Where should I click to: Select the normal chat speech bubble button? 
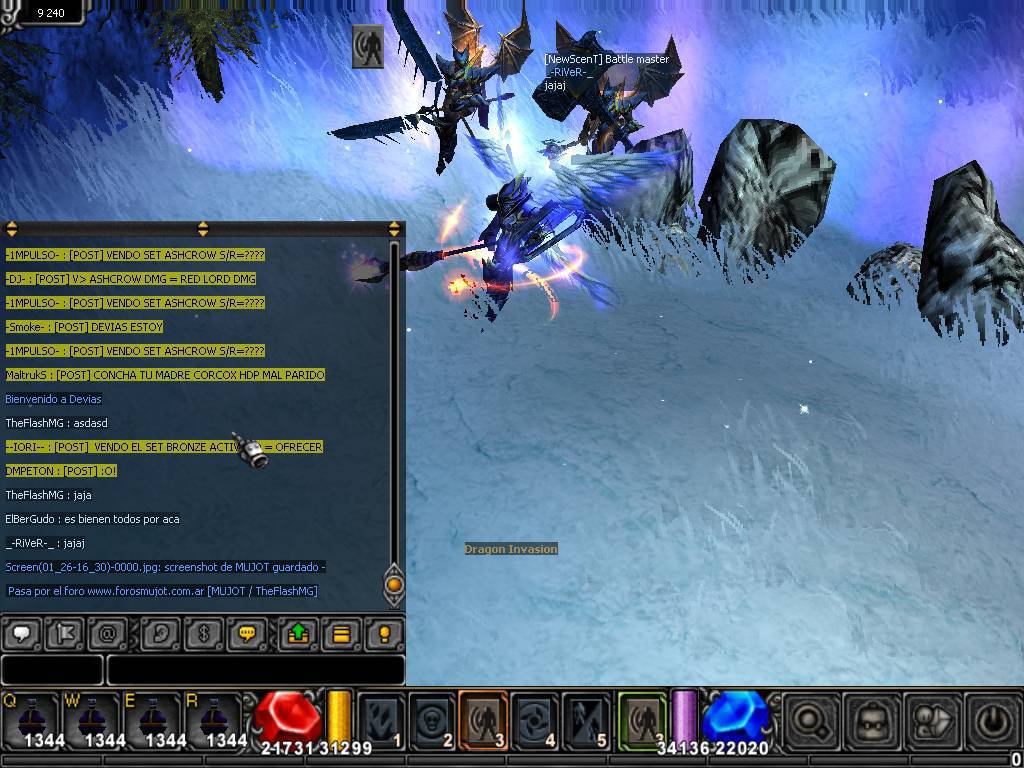(22, 633)
